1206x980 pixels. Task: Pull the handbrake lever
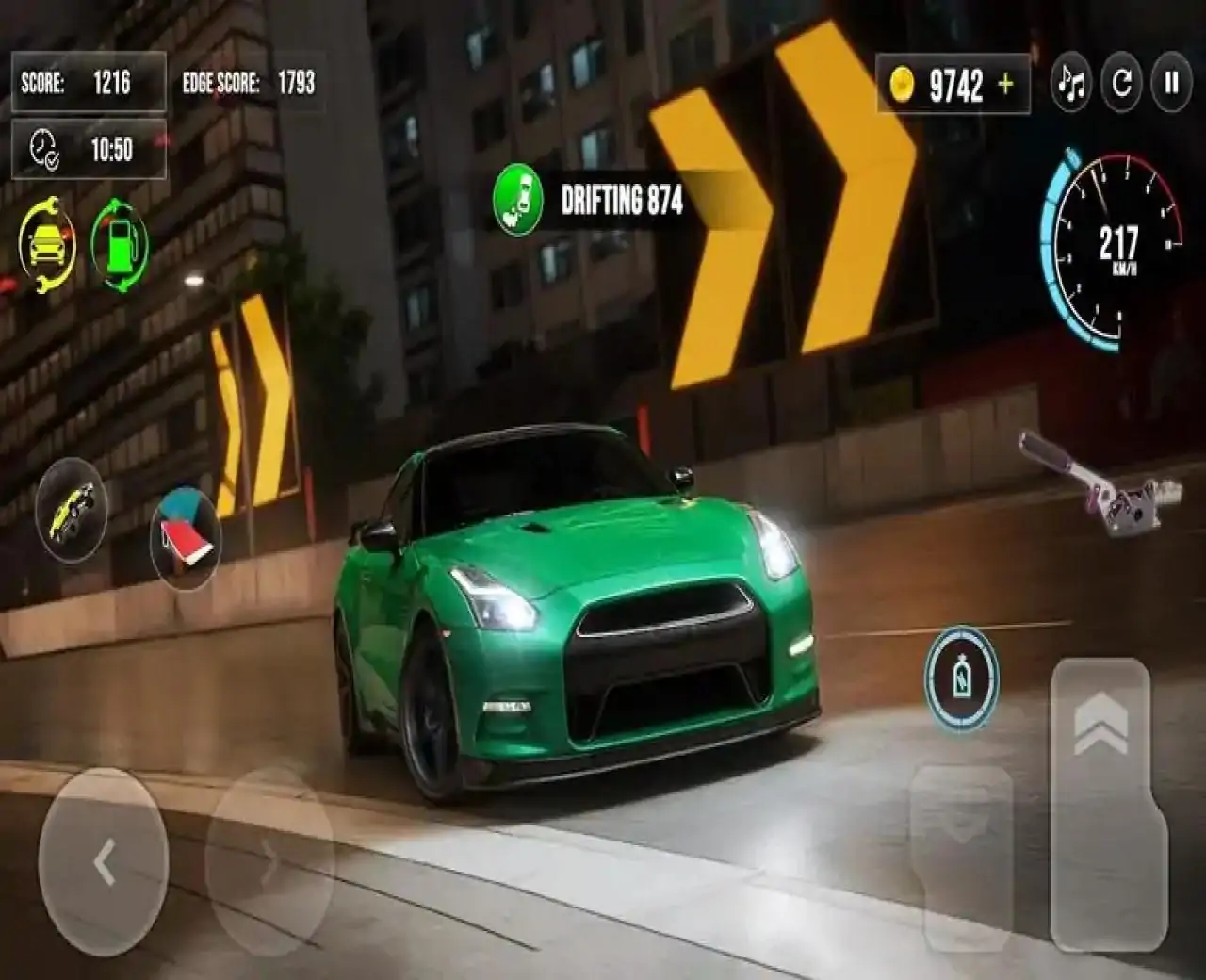click(1102, 482)
